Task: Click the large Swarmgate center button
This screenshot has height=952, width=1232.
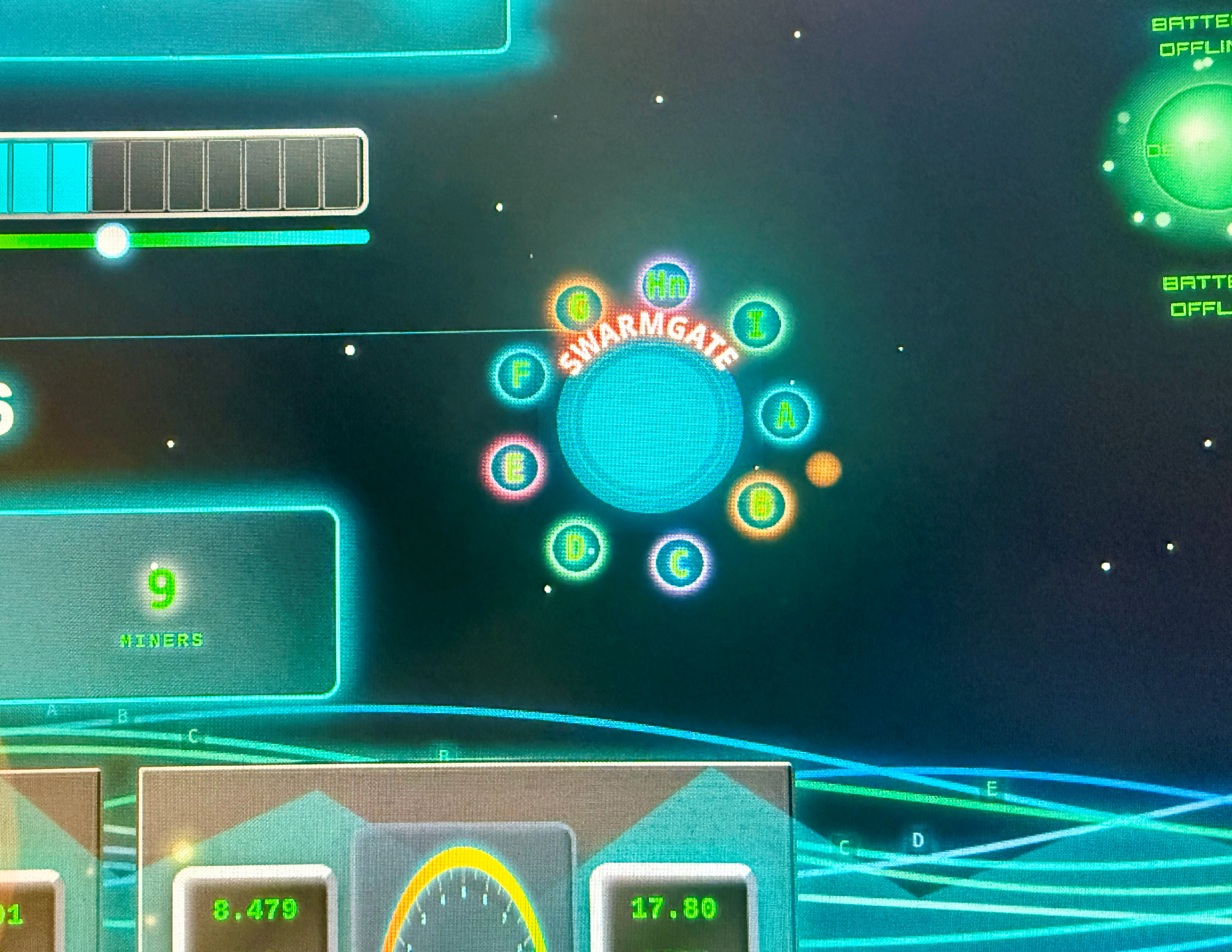Action: [x=650, y=426]
